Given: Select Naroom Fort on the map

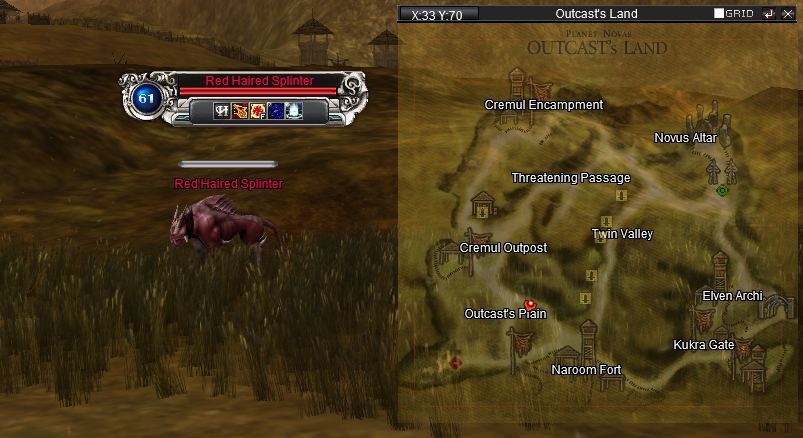Looking at the screenshot, I should pyautogui.click(x=586, y=370).
